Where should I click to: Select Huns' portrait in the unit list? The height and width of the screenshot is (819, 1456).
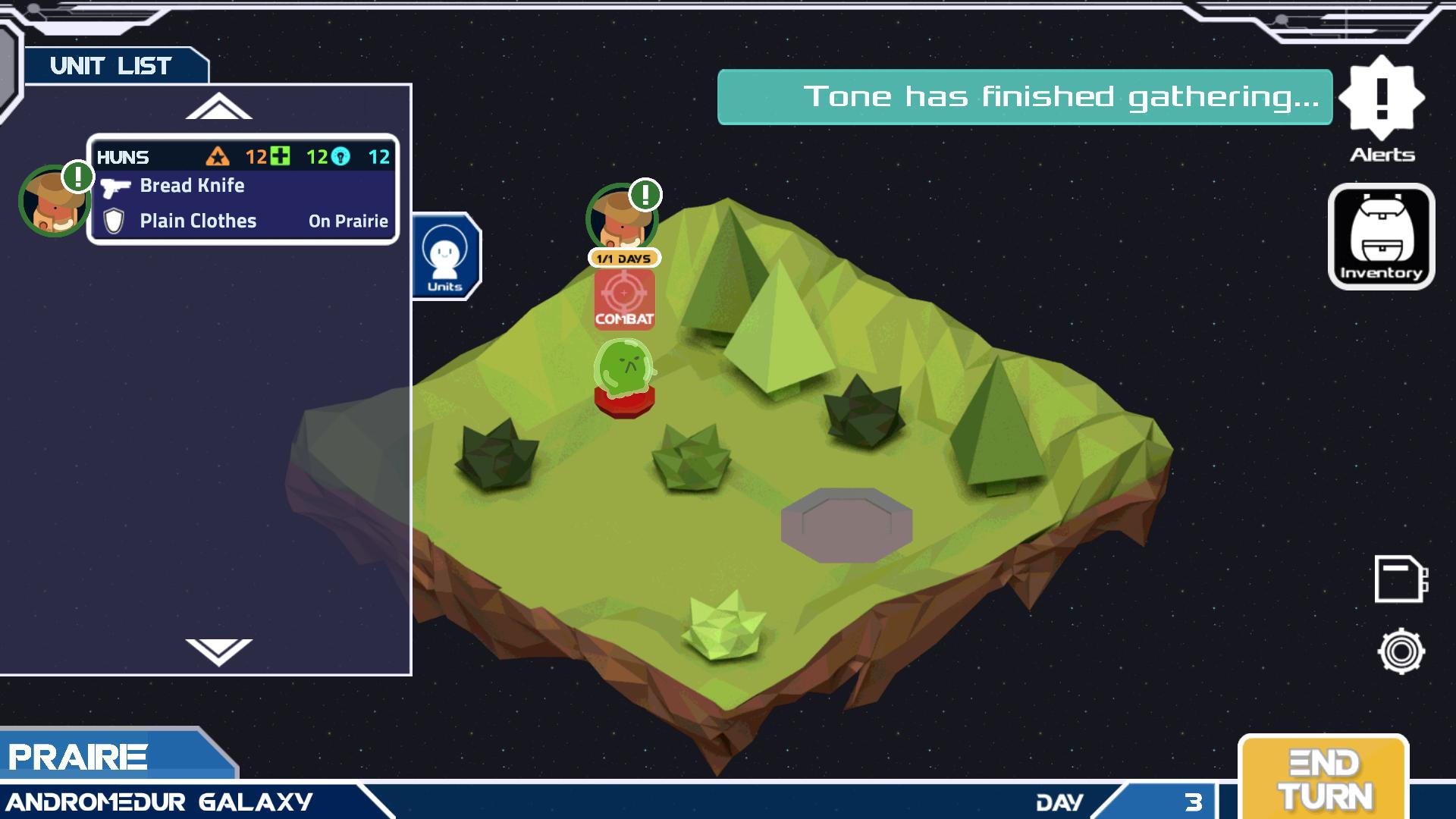click(53, 201)
